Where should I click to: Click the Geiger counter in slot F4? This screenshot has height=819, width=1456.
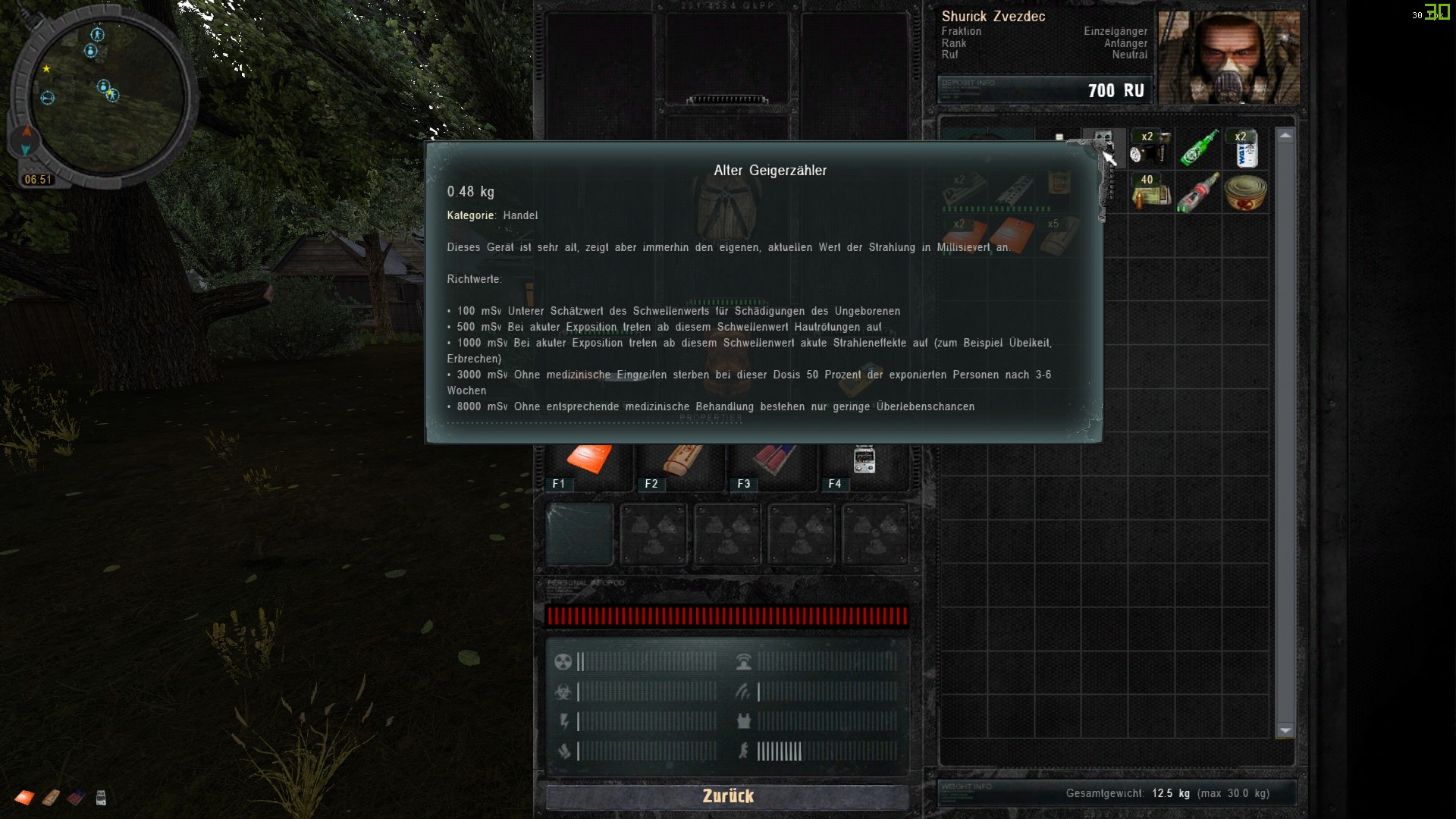[864, 459]
